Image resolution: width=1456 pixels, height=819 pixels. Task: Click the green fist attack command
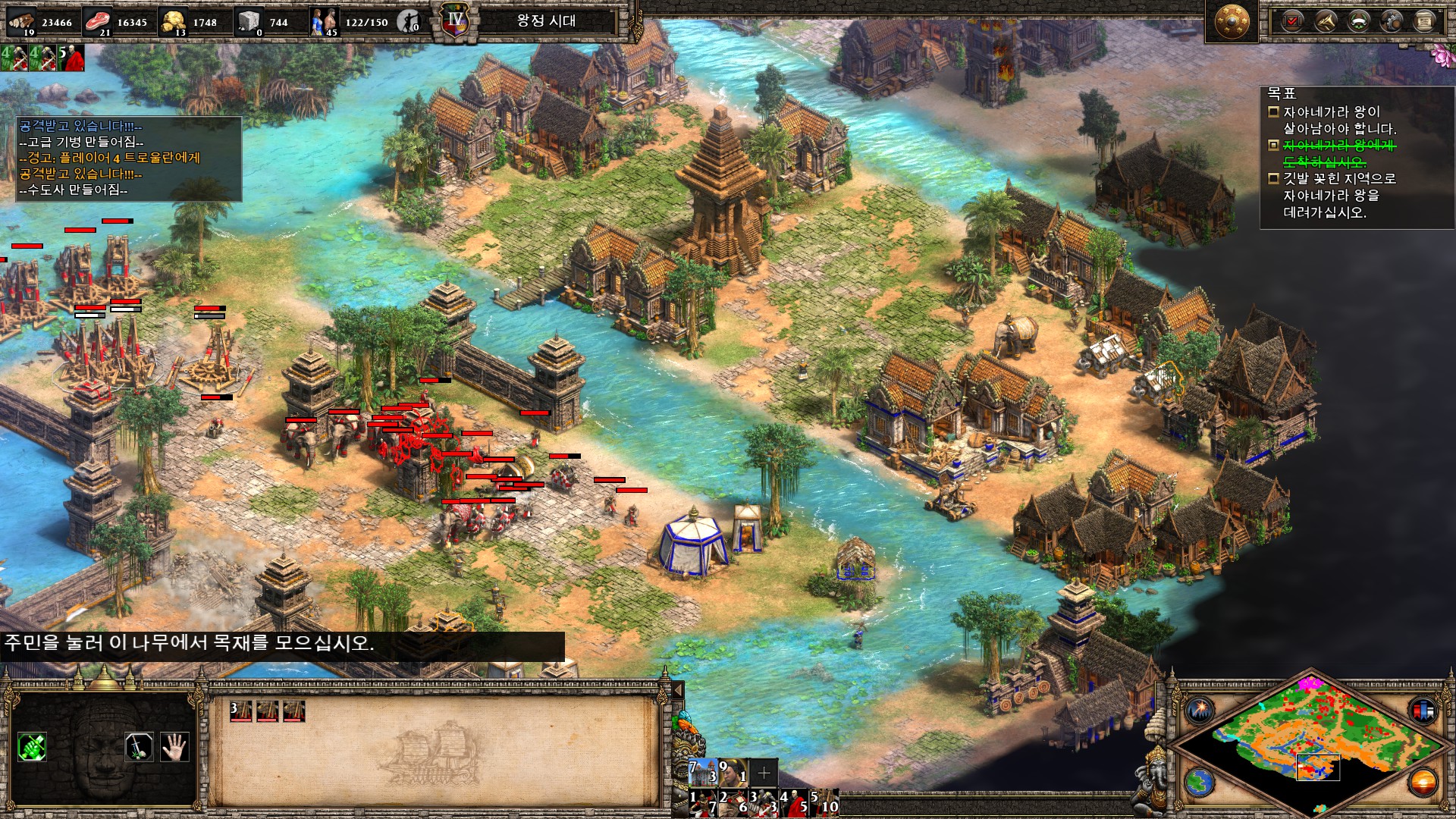32,747
